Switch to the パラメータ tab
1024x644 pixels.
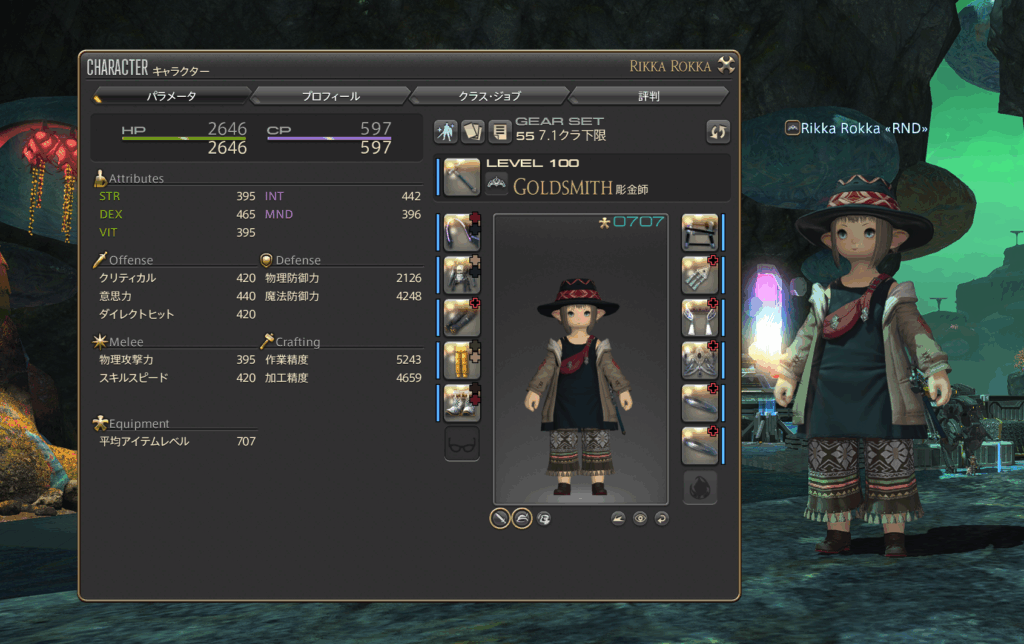coord(171,96)
